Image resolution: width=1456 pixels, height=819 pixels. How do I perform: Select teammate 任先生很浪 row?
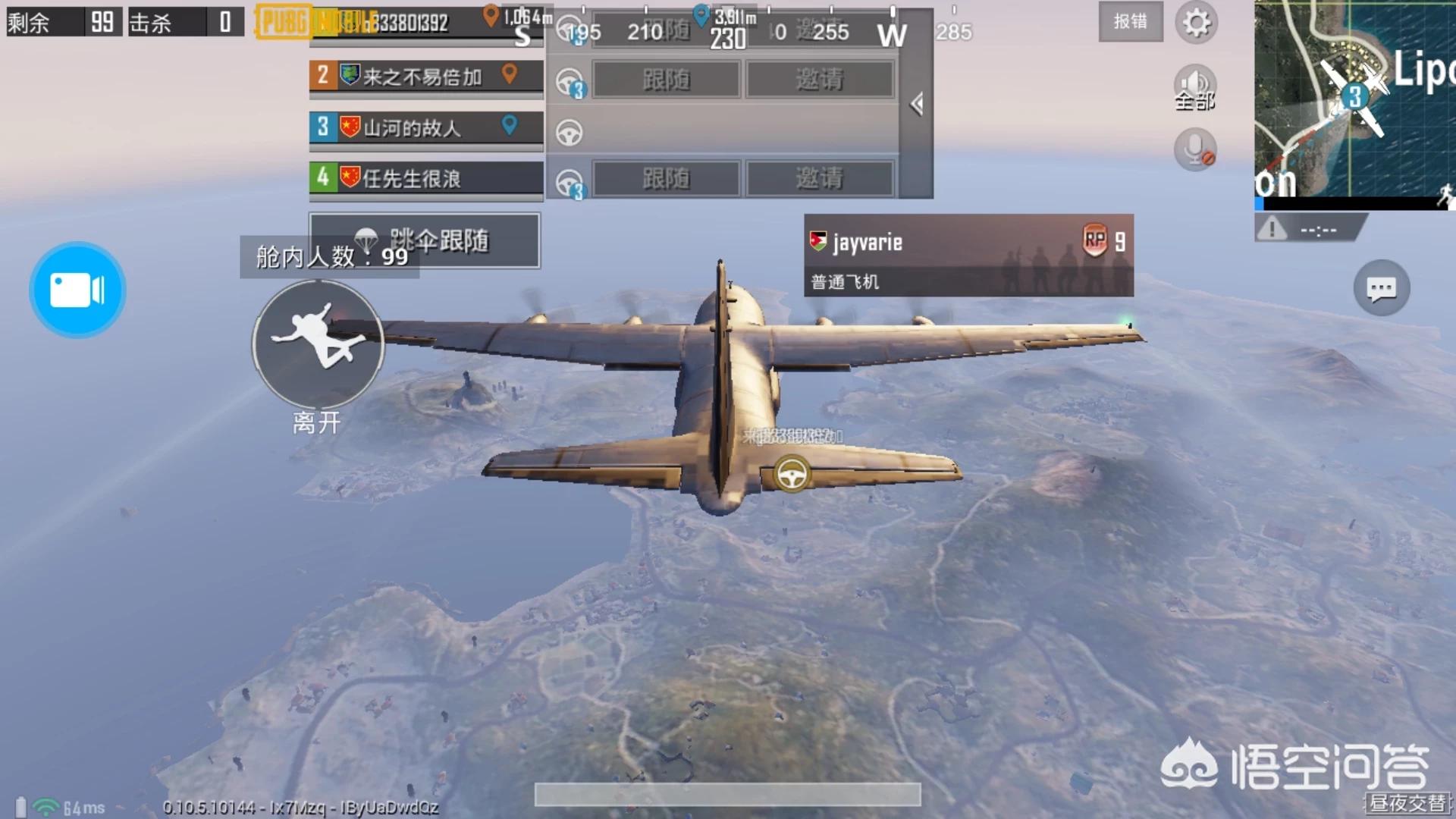(425, 179)
